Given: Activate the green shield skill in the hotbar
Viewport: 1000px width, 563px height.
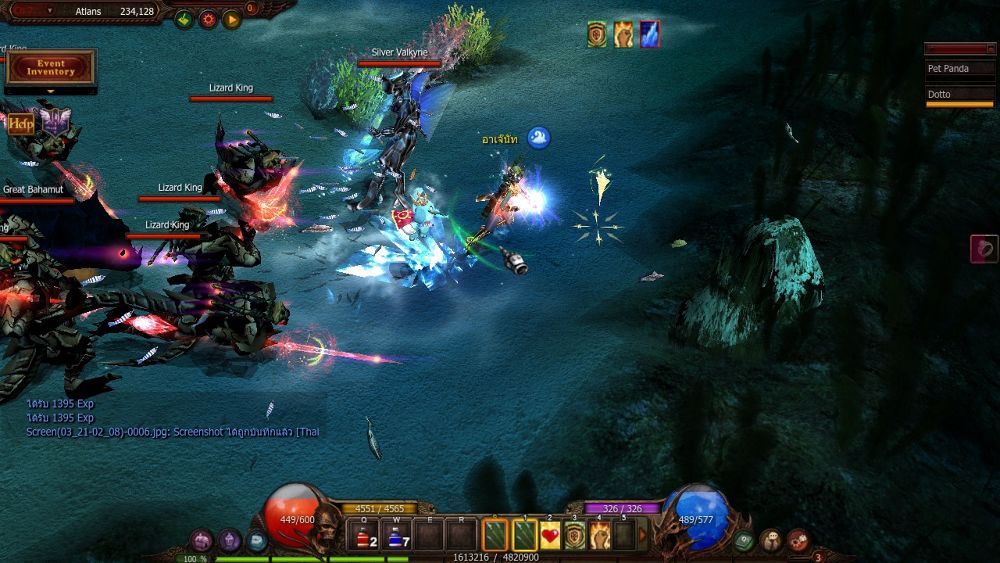Looking at the screenshot, I should point(575,536).
